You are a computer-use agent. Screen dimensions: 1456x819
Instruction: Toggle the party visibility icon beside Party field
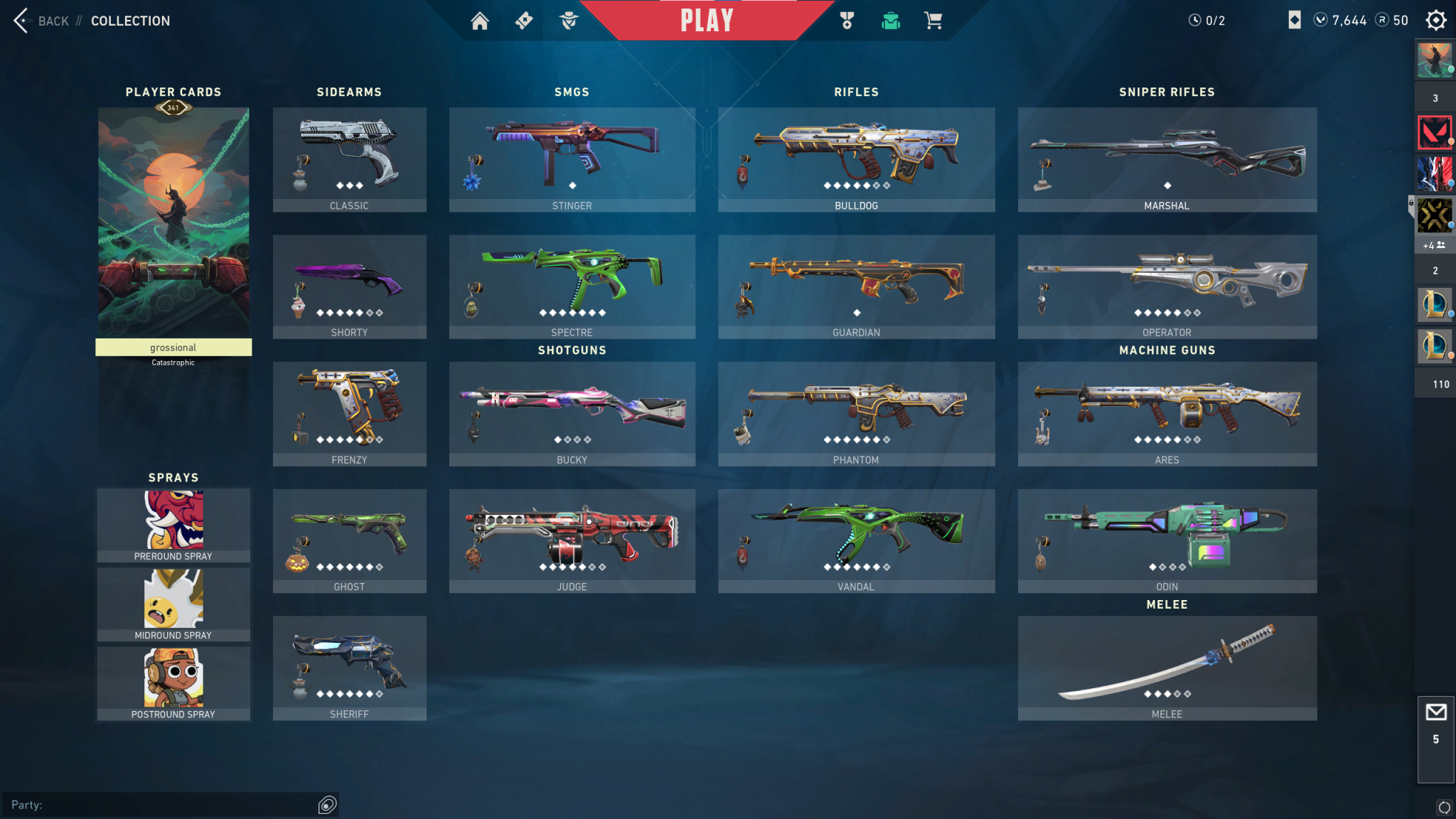click(x=327, y=805)
